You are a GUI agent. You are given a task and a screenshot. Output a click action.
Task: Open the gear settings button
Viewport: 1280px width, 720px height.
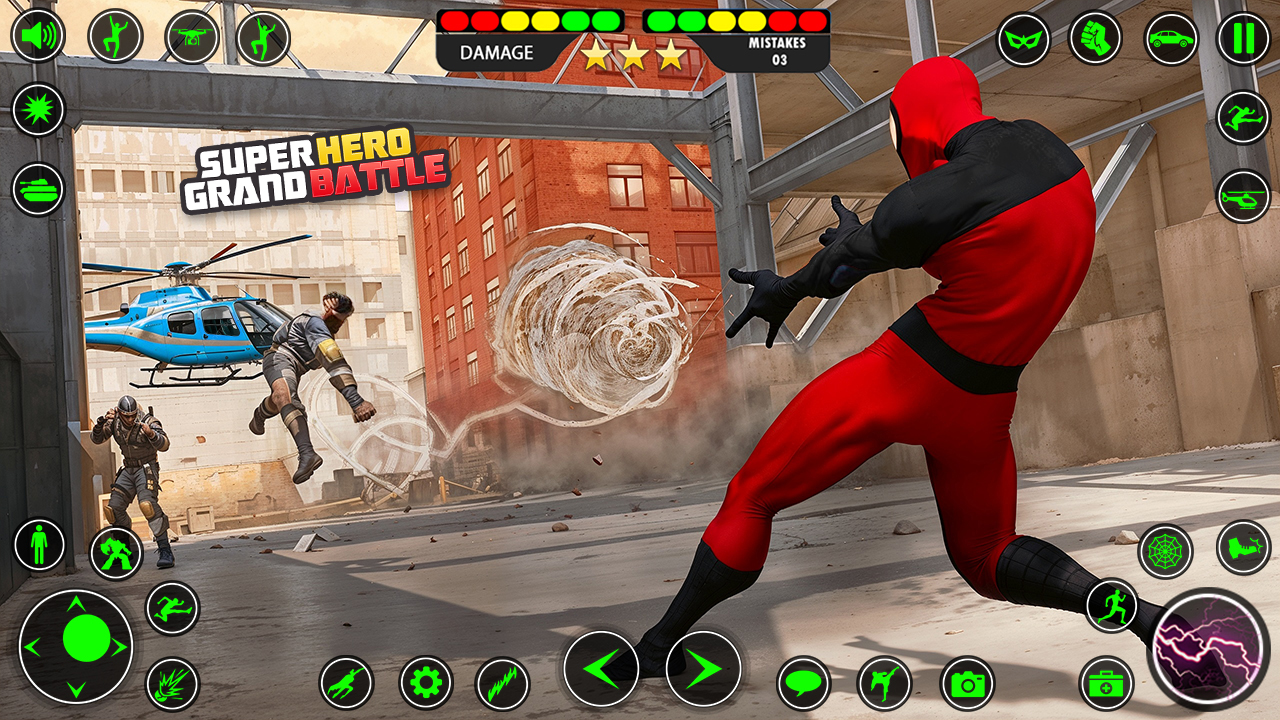click(x=426, y=683)
